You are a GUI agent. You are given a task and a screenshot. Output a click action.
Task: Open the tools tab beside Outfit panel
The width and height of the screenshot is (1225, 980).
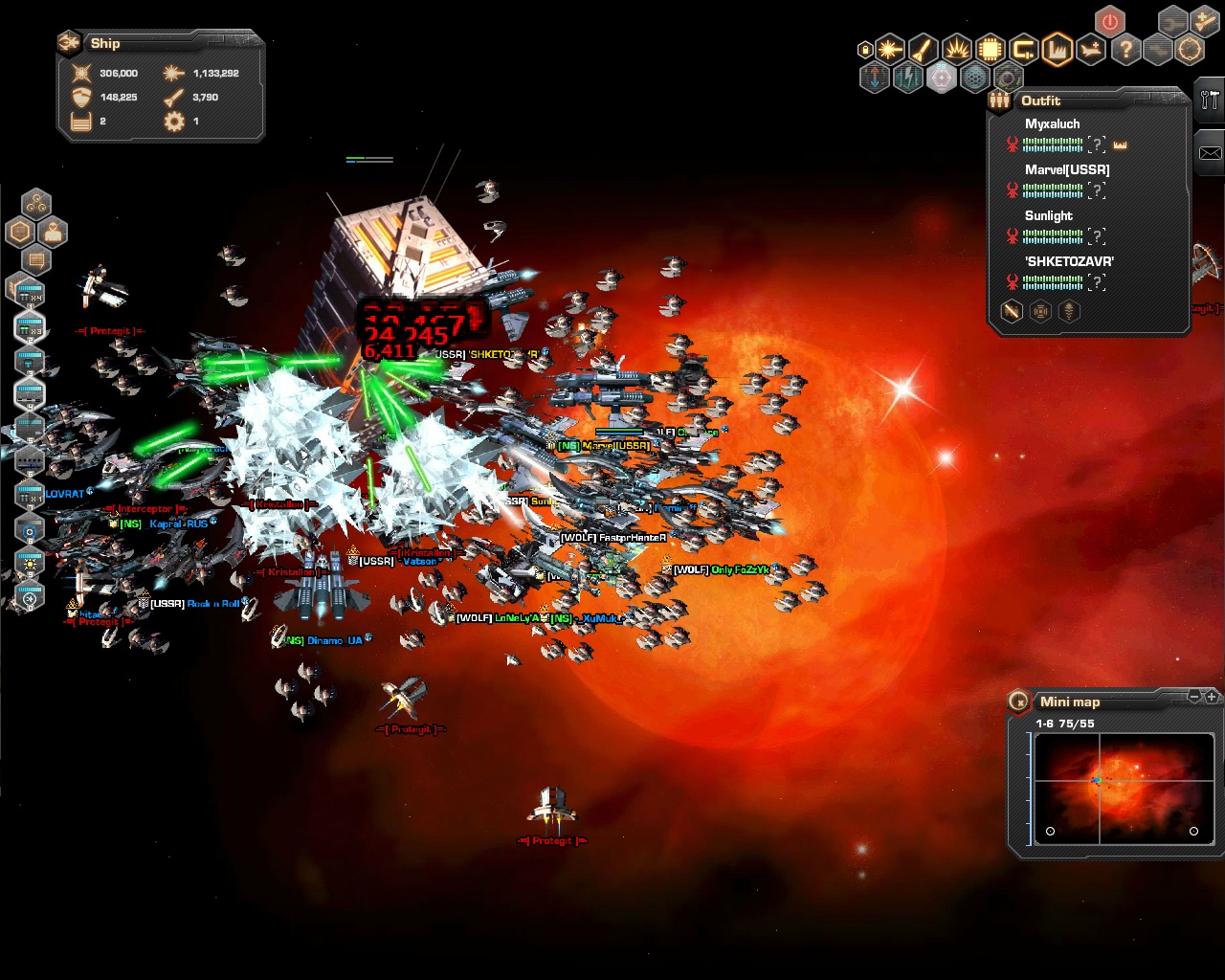[1209, 100]
